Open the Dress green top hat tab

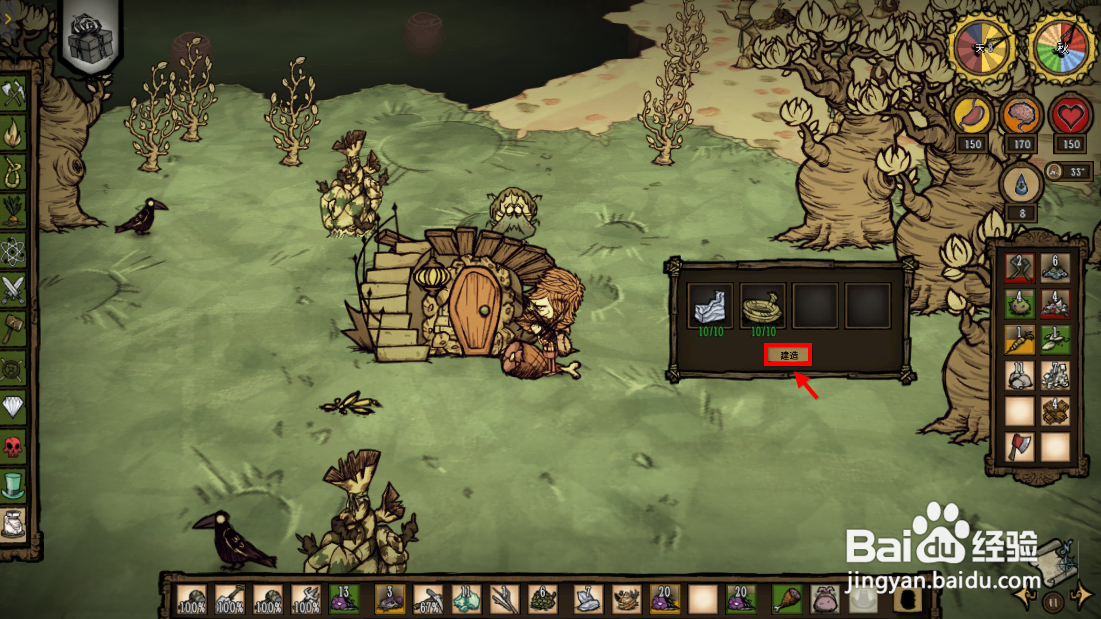tap(13, 485)
